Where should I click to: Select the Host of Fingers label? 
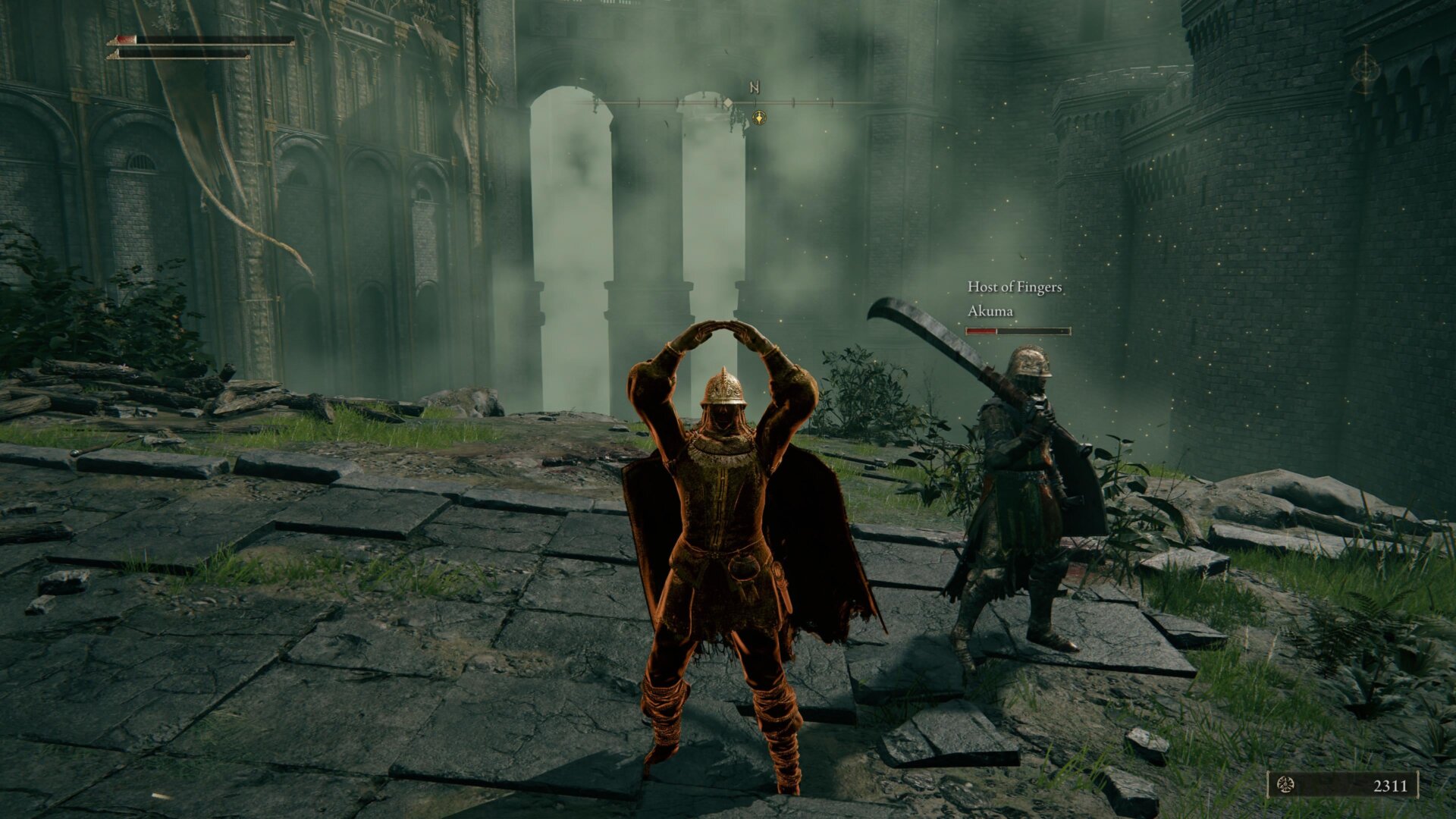point(1015,287)
